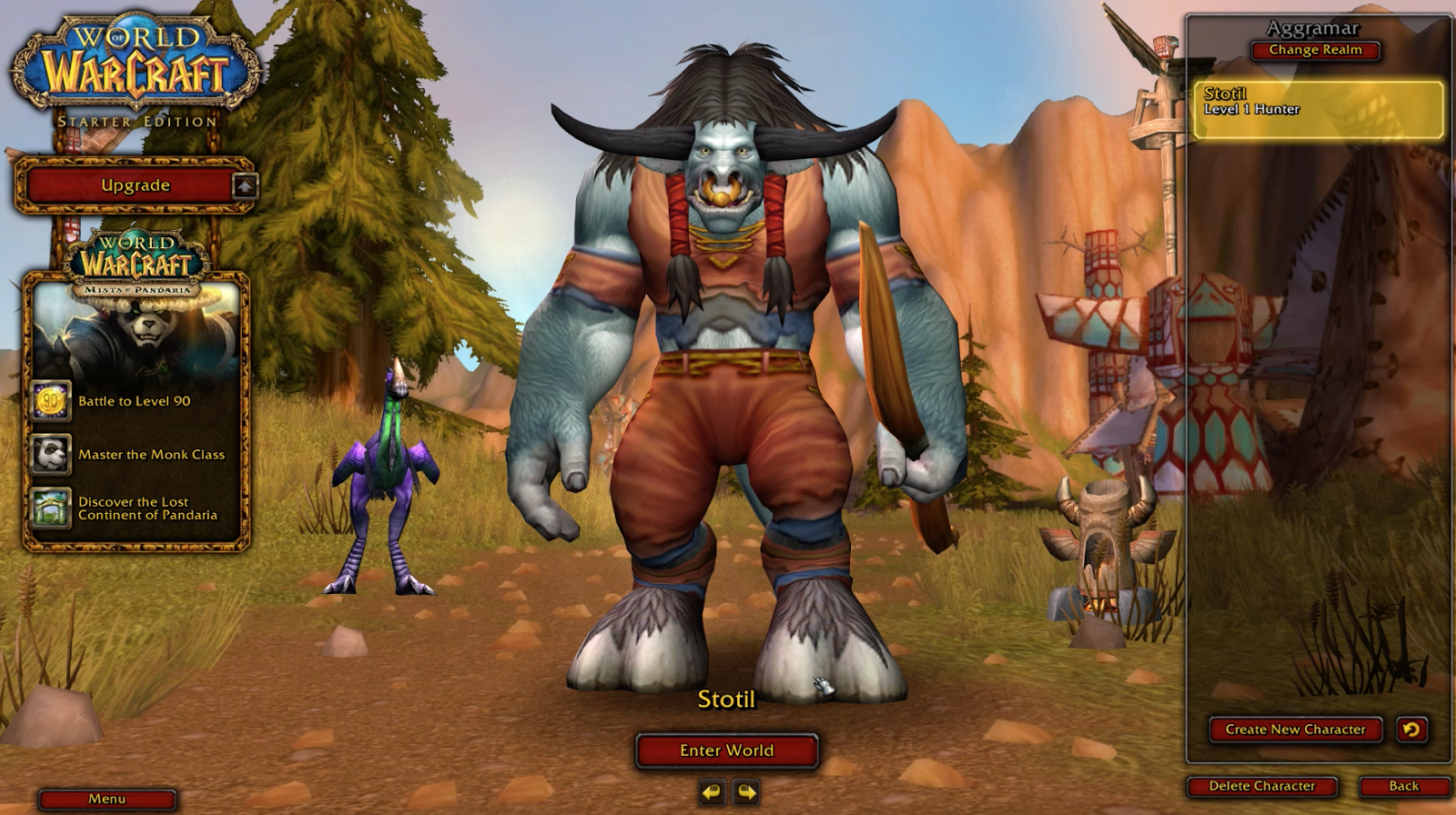Delete Character Stotil
The image size is (1456, 815).
pyautogui.click(x=1261, y=786)
